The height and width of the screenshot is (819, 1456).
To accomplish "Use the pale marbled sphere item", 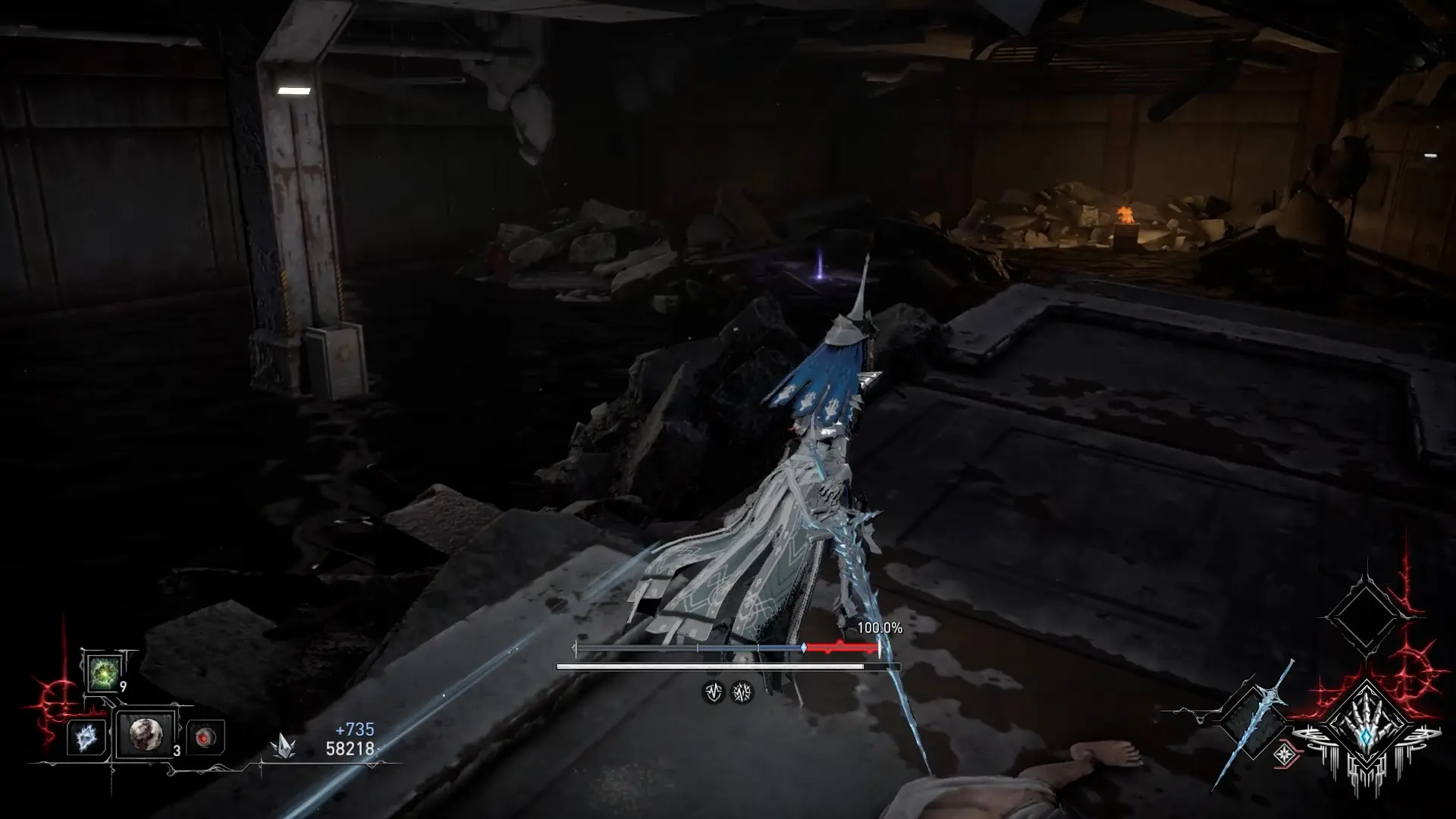I will (x=144, y=734).
